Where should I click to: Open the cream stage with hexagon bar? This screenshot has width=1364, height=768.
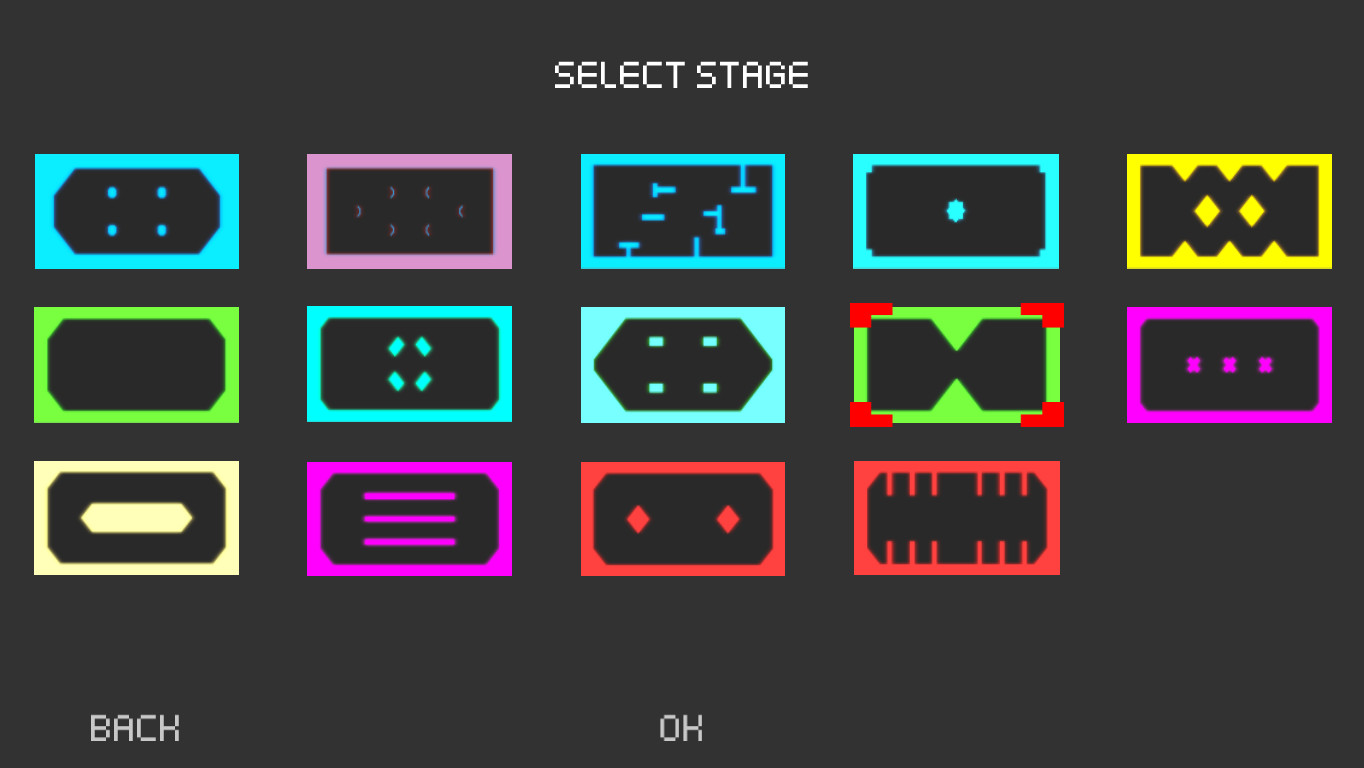[137, 518]
